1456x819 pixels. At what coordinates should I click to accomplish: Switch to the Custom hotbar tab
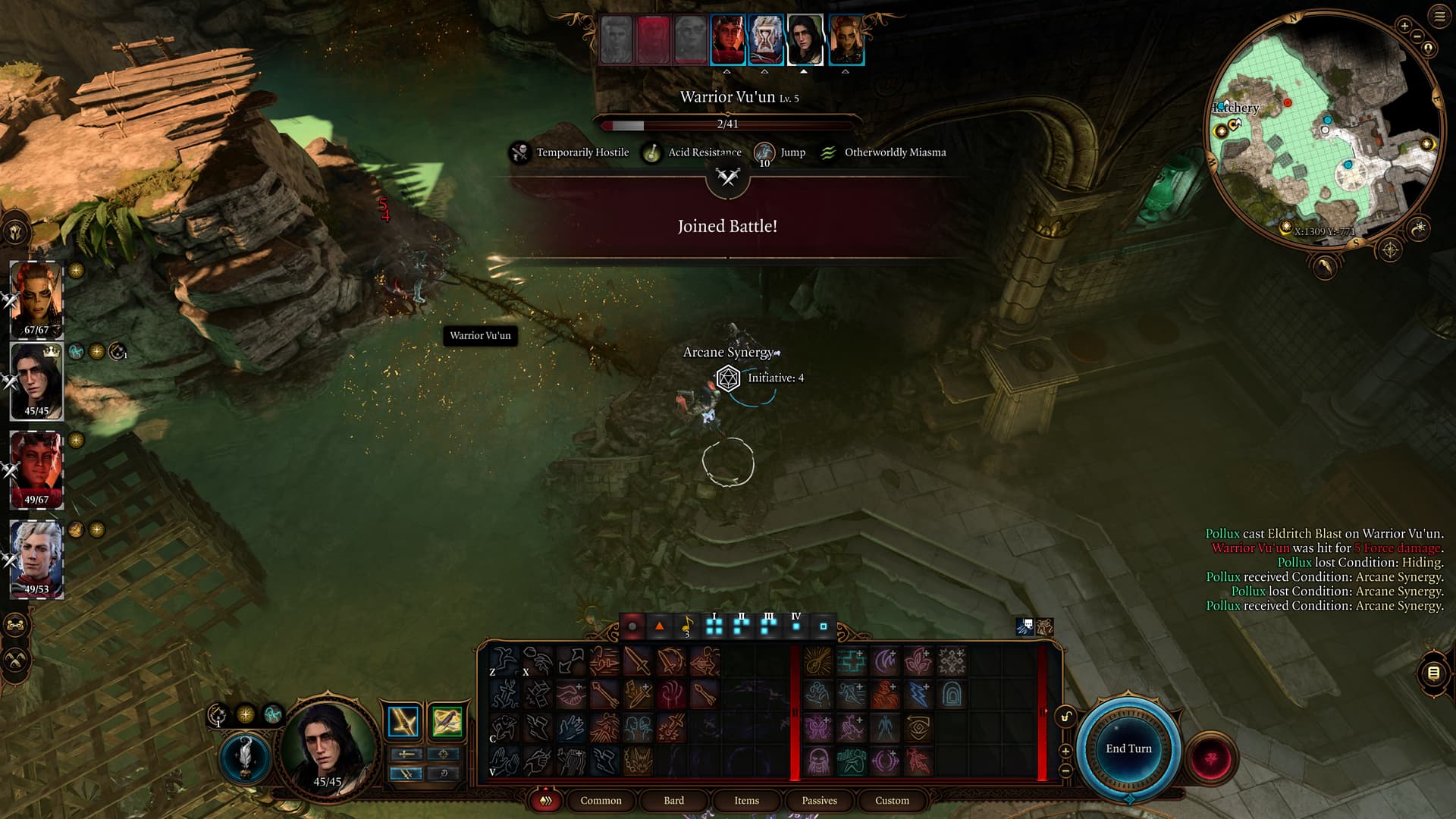pyautogui.click(x=892, y=800)
